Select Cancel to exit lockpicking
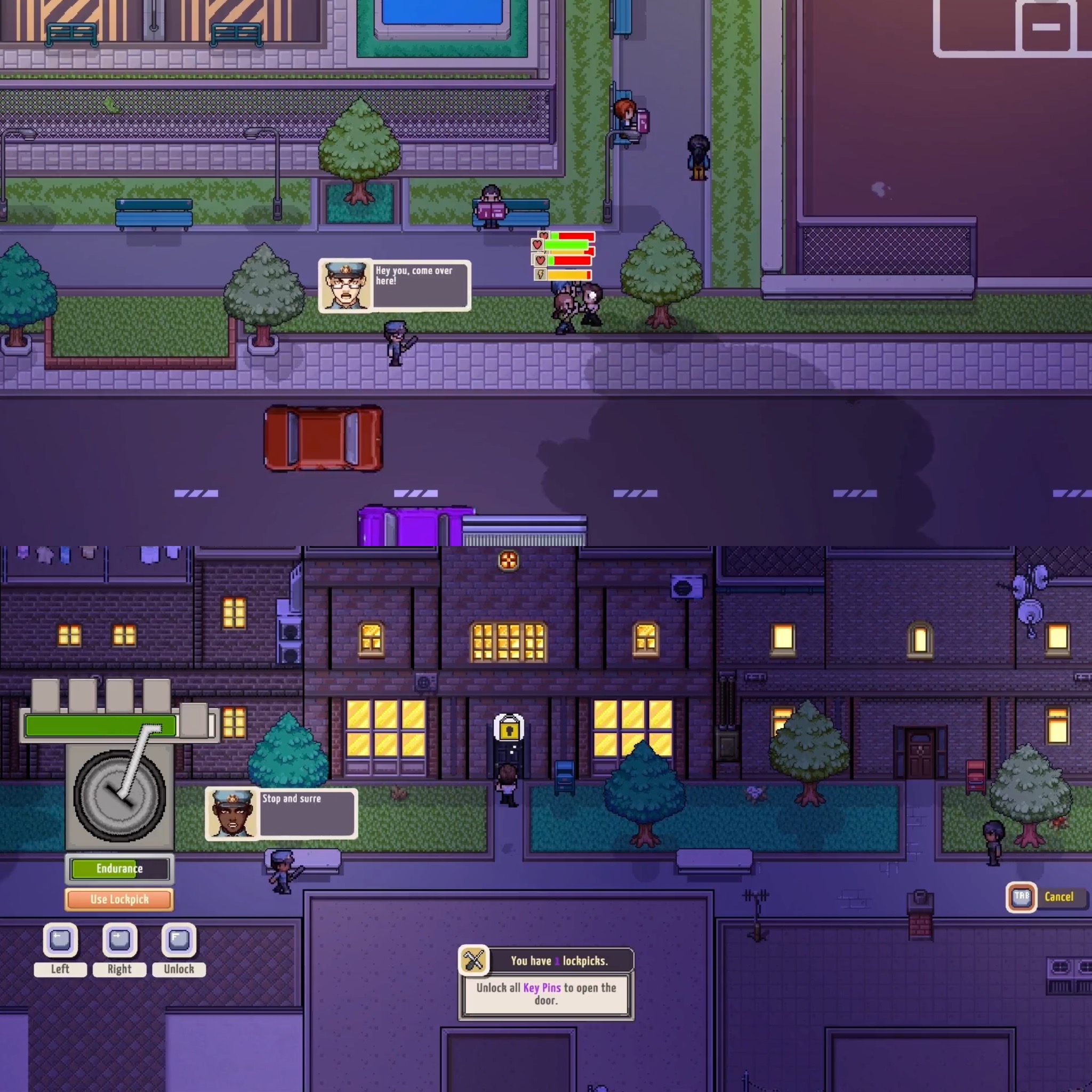 tap(1058, 897)
